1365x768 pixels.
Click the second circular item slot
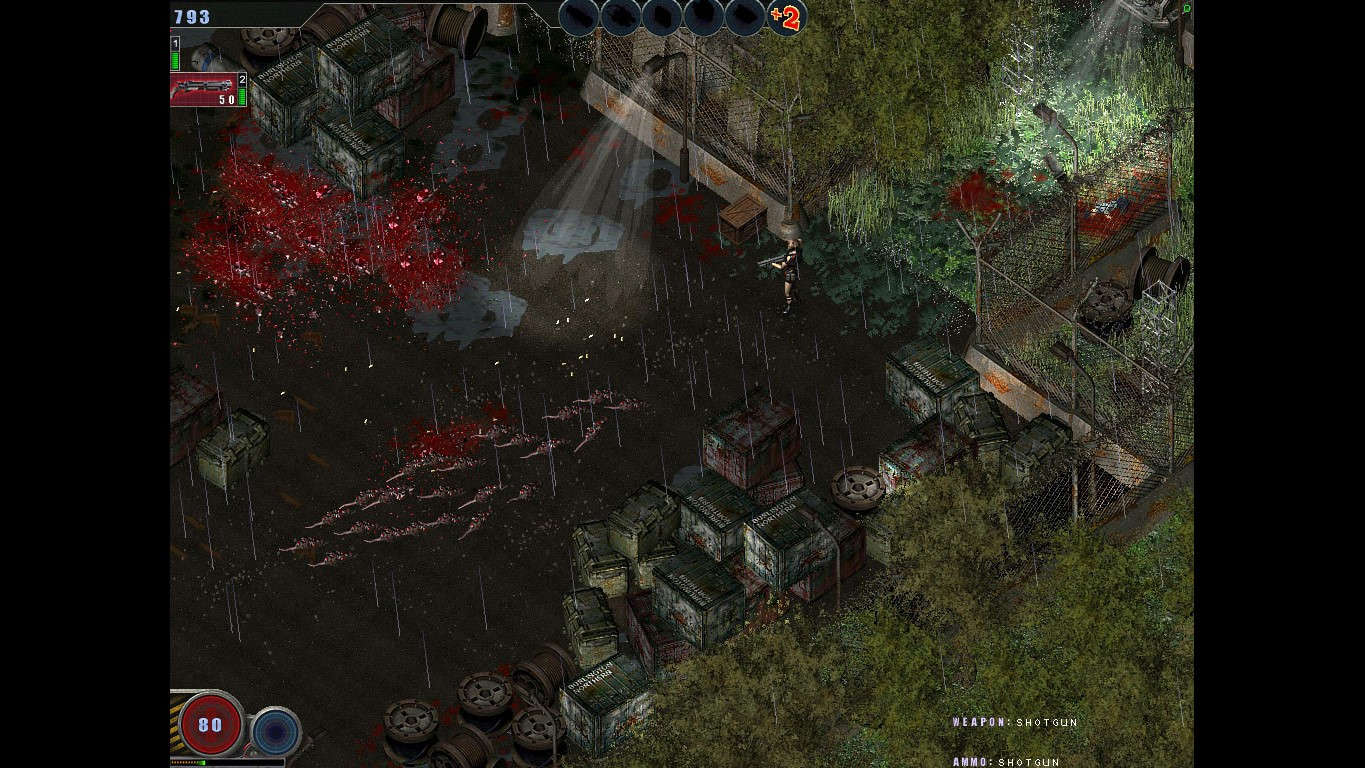(621, 17)
